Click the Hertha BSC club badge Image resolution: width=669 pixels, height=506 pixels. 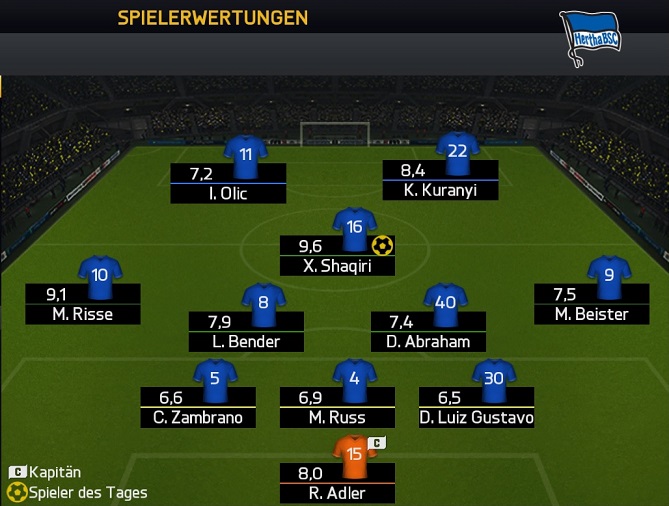tap(591, 36)
